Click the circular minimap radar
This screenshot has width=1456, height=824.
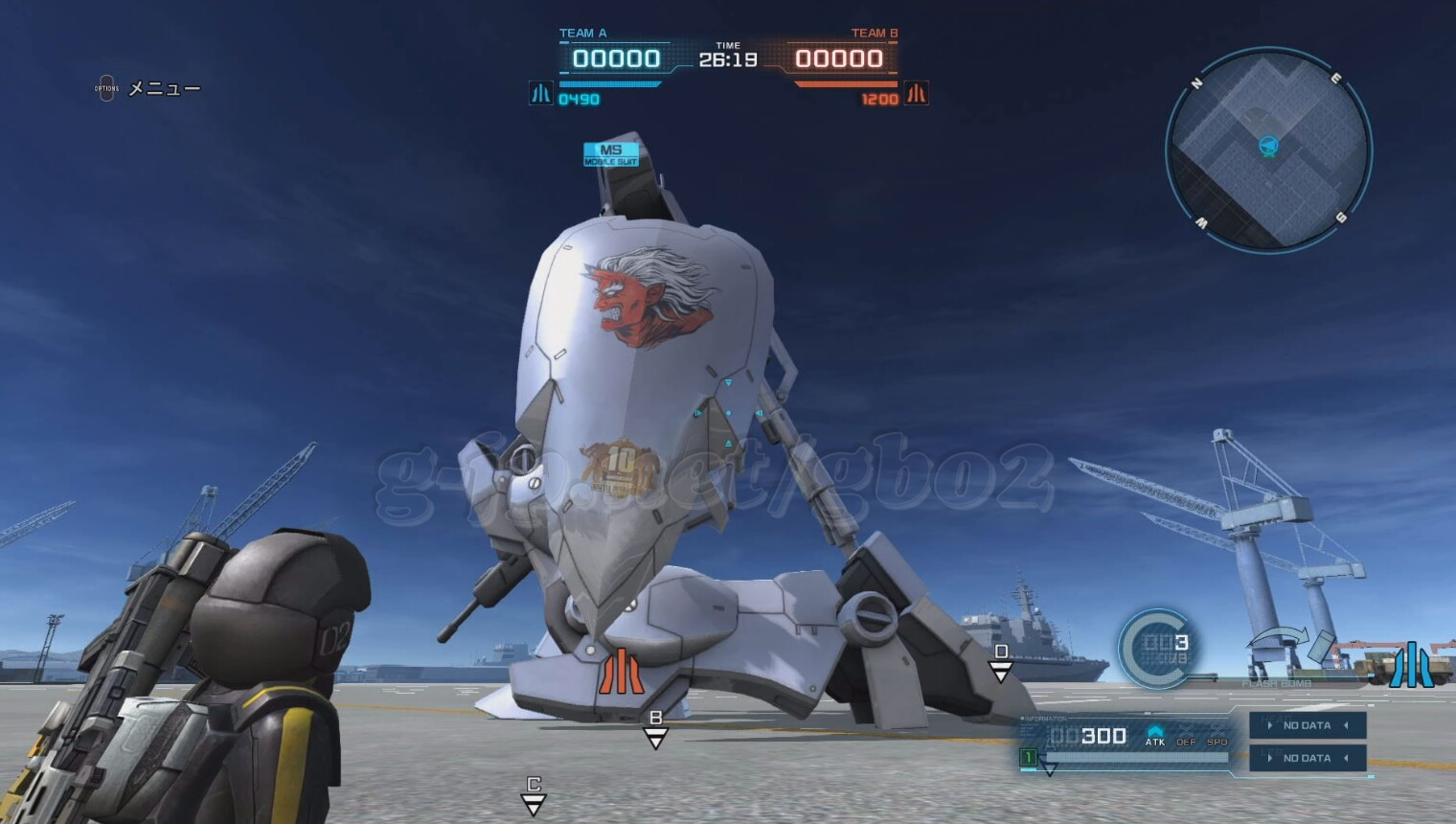(x=1268, y=151)
